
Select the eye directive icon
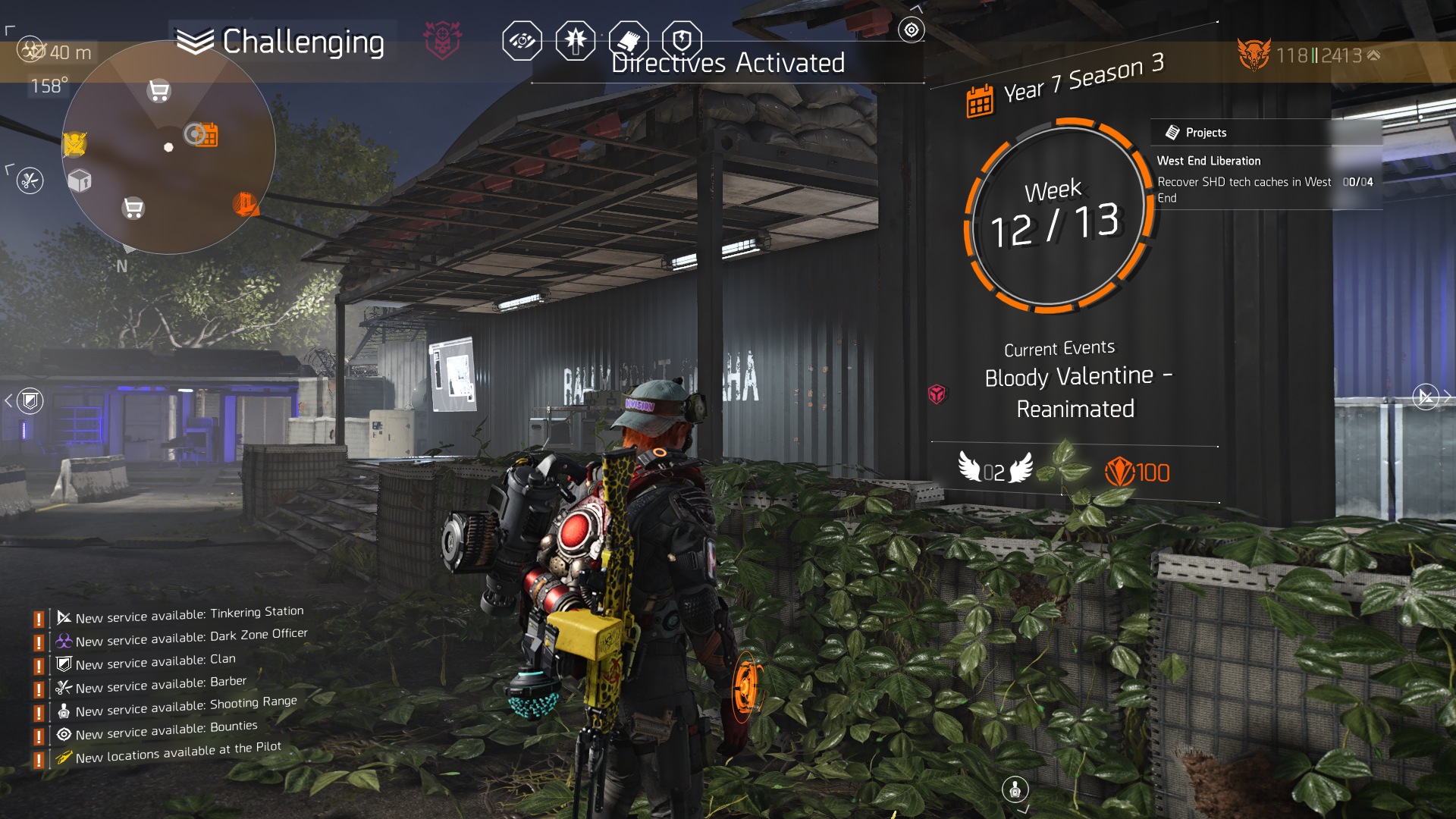[522, 40]
